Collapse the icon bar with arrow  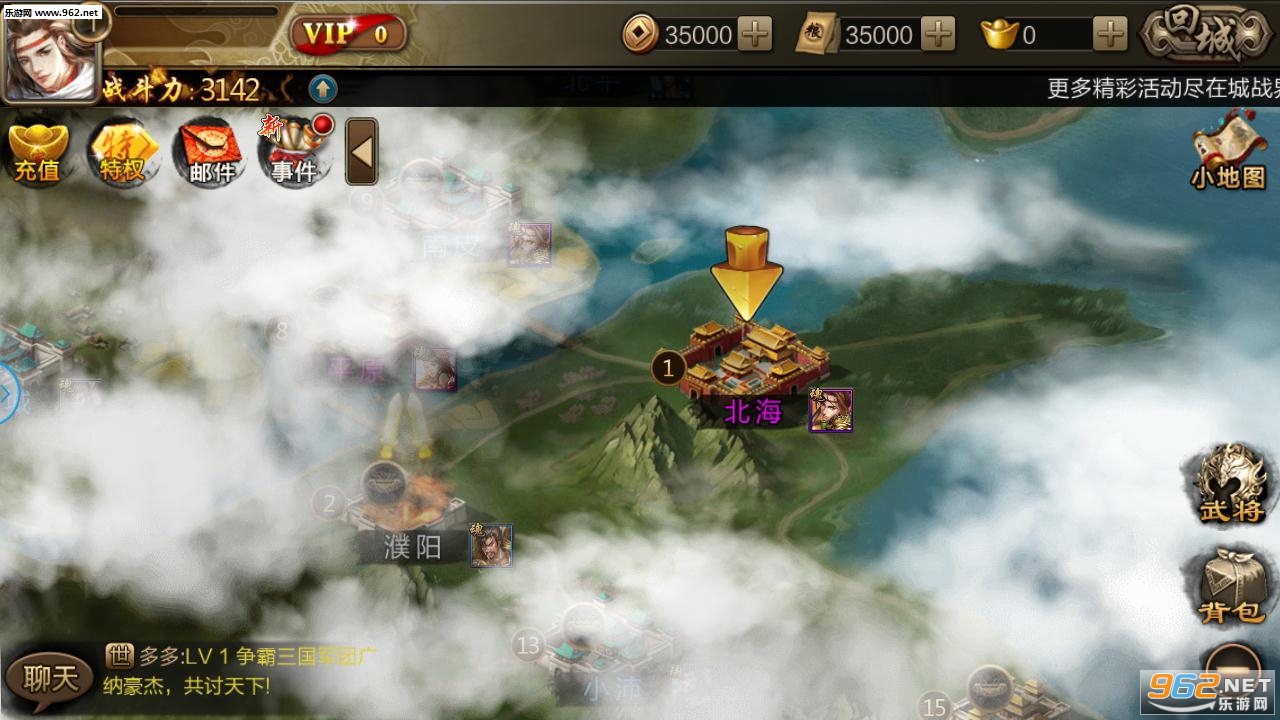[x=361, y=152]
